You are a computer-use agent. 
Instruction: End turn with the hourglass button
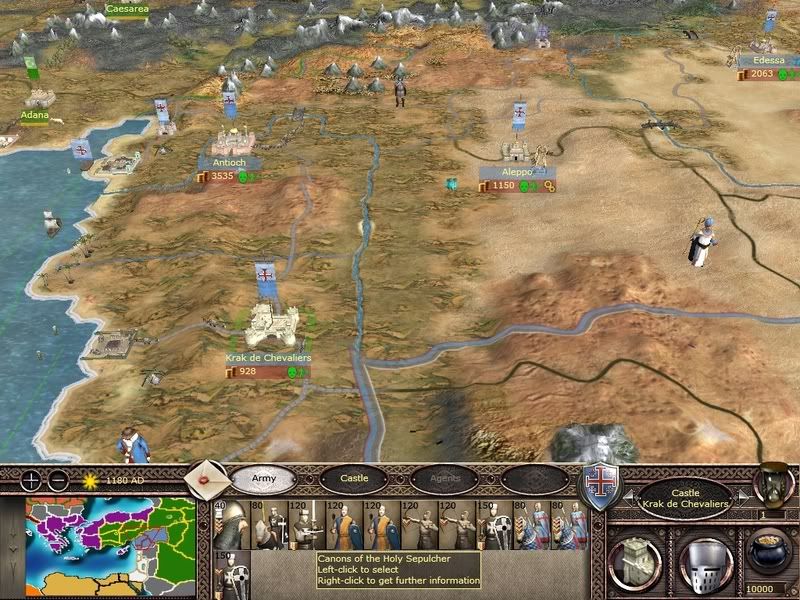pos(774,481)
